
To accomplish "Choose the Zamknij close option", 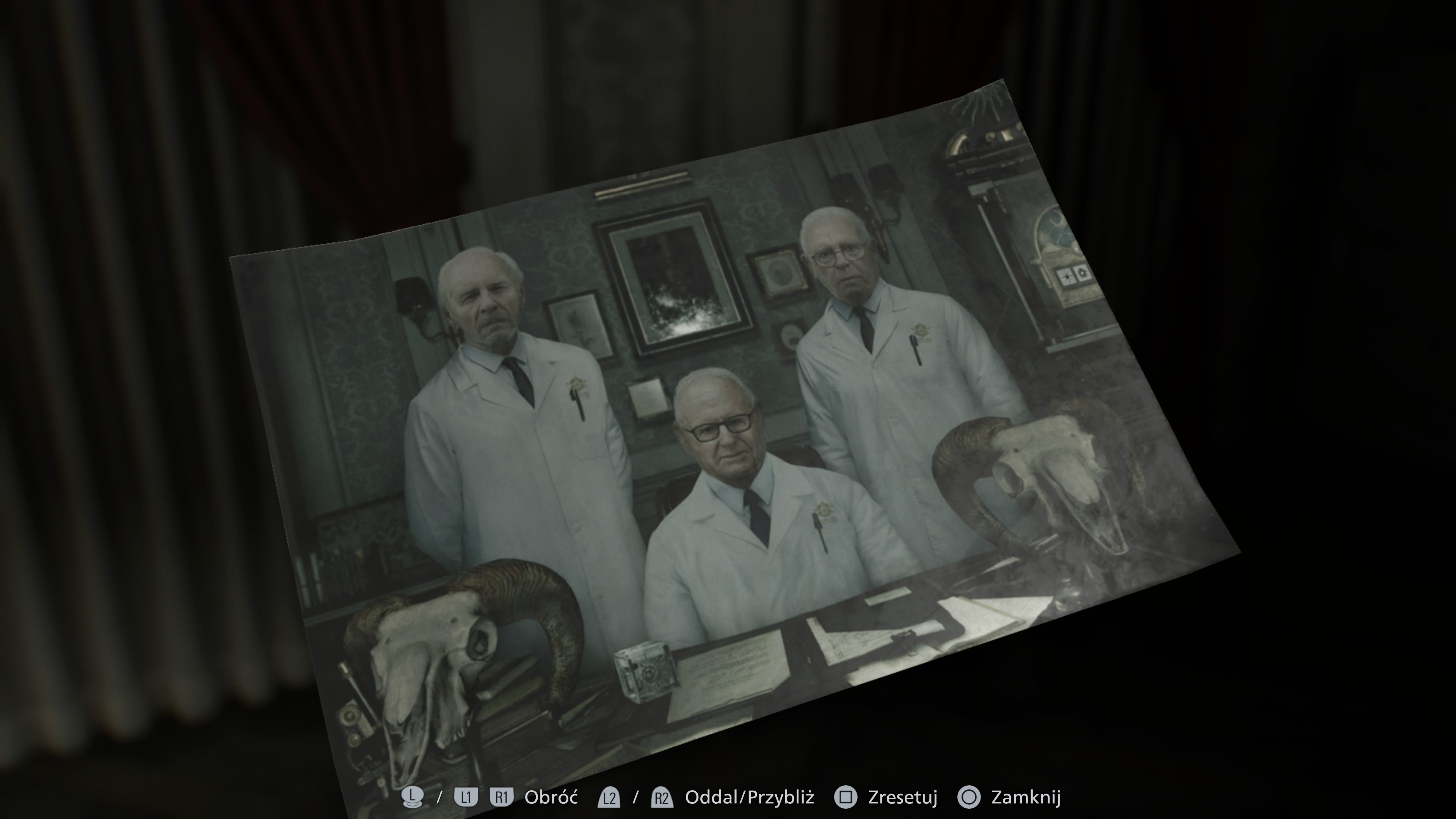I will [1027, 797].
